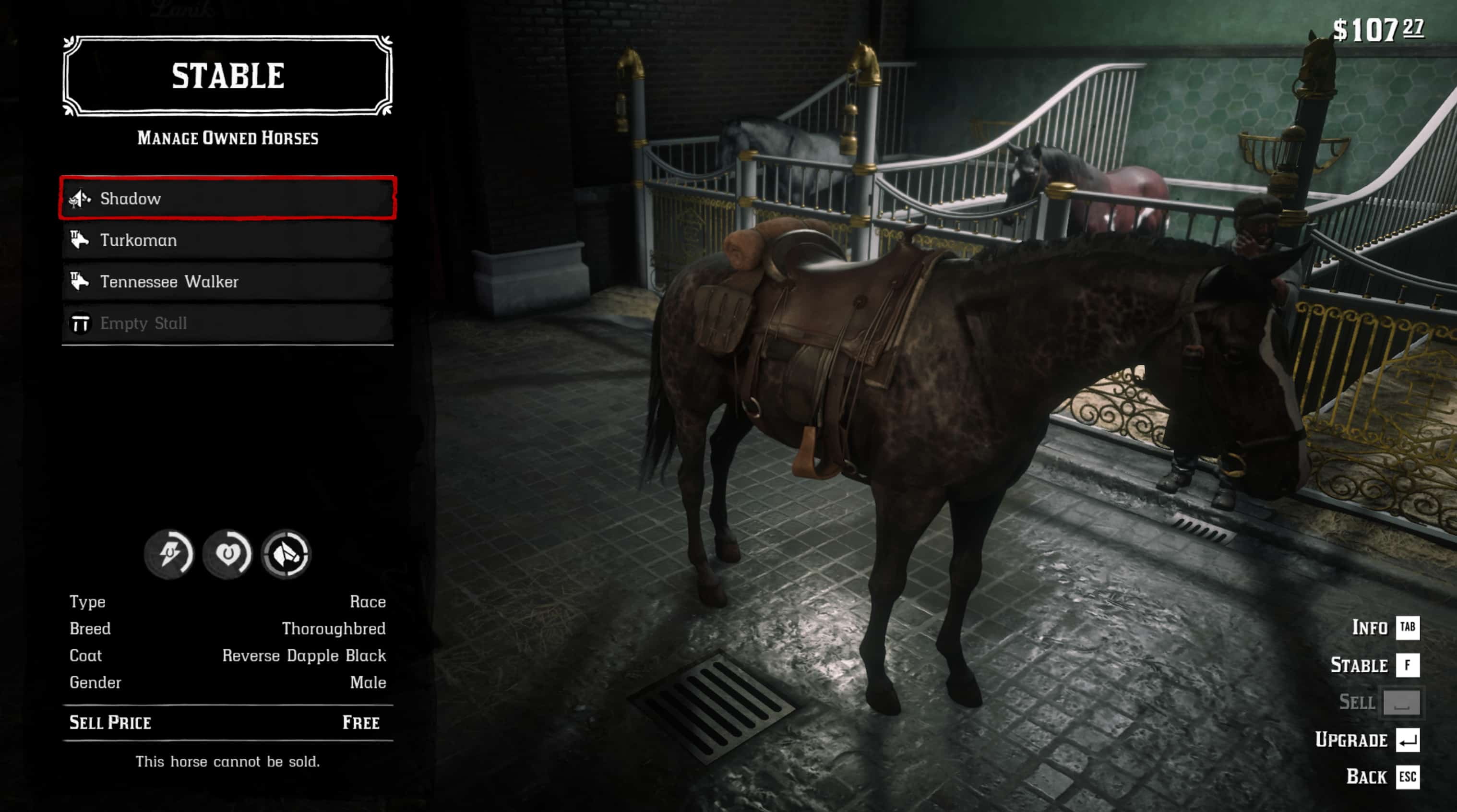Select the horse head icon beside Turkoman
1457x812 pixels.
pos(81,240)
